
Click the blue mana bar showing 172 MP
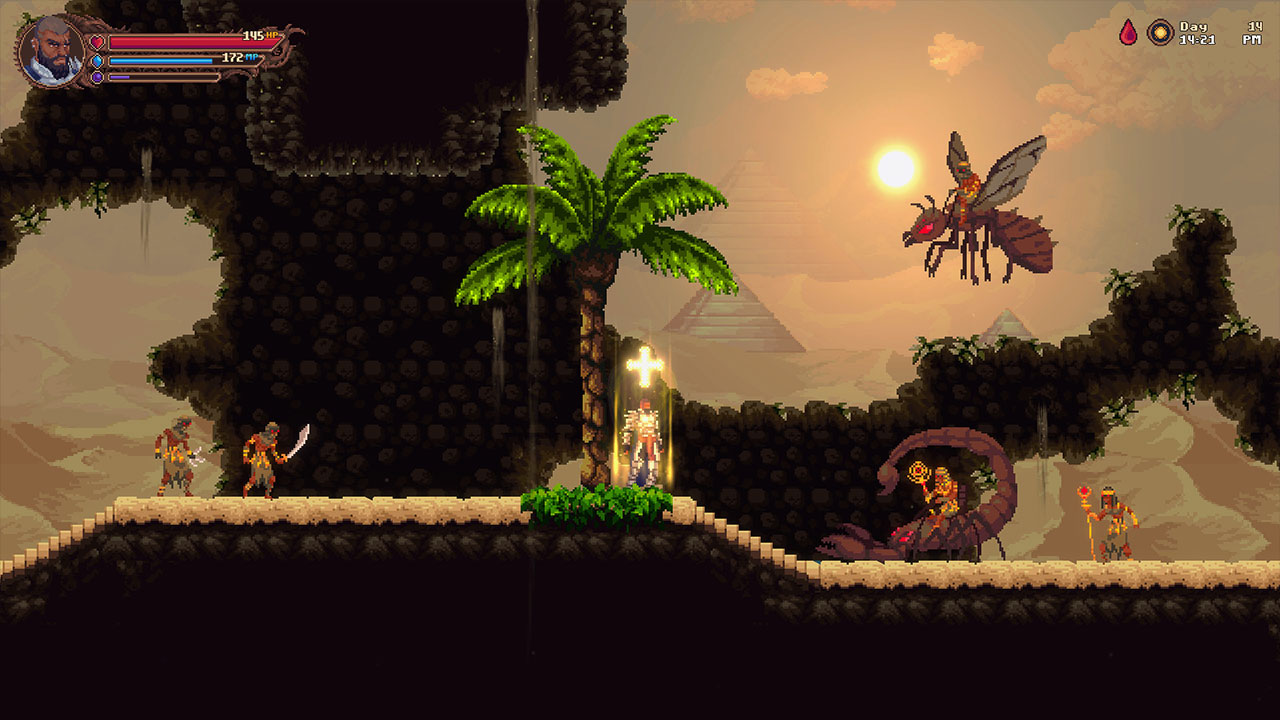coord(160,60)
